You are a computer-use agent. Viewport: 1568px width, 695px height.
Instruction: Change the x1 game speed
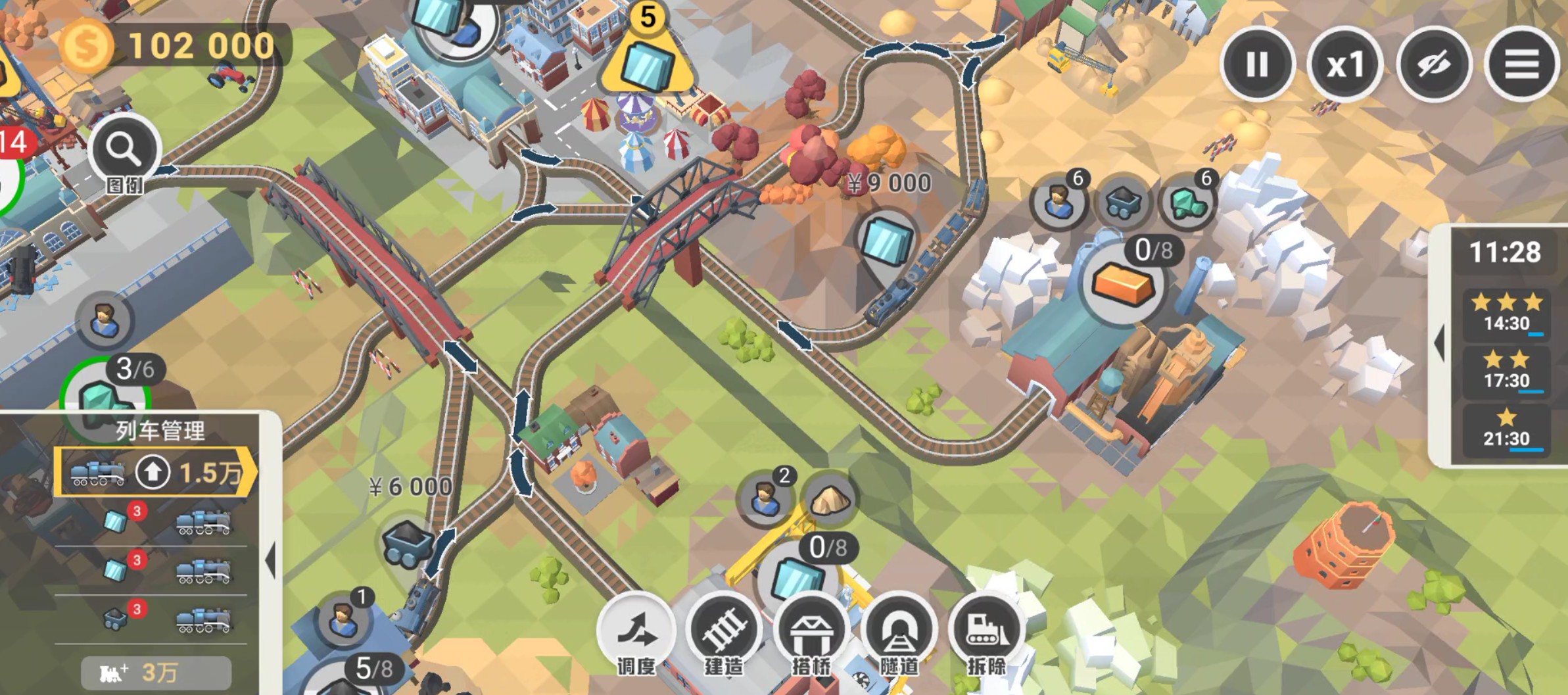point(1344,64)
